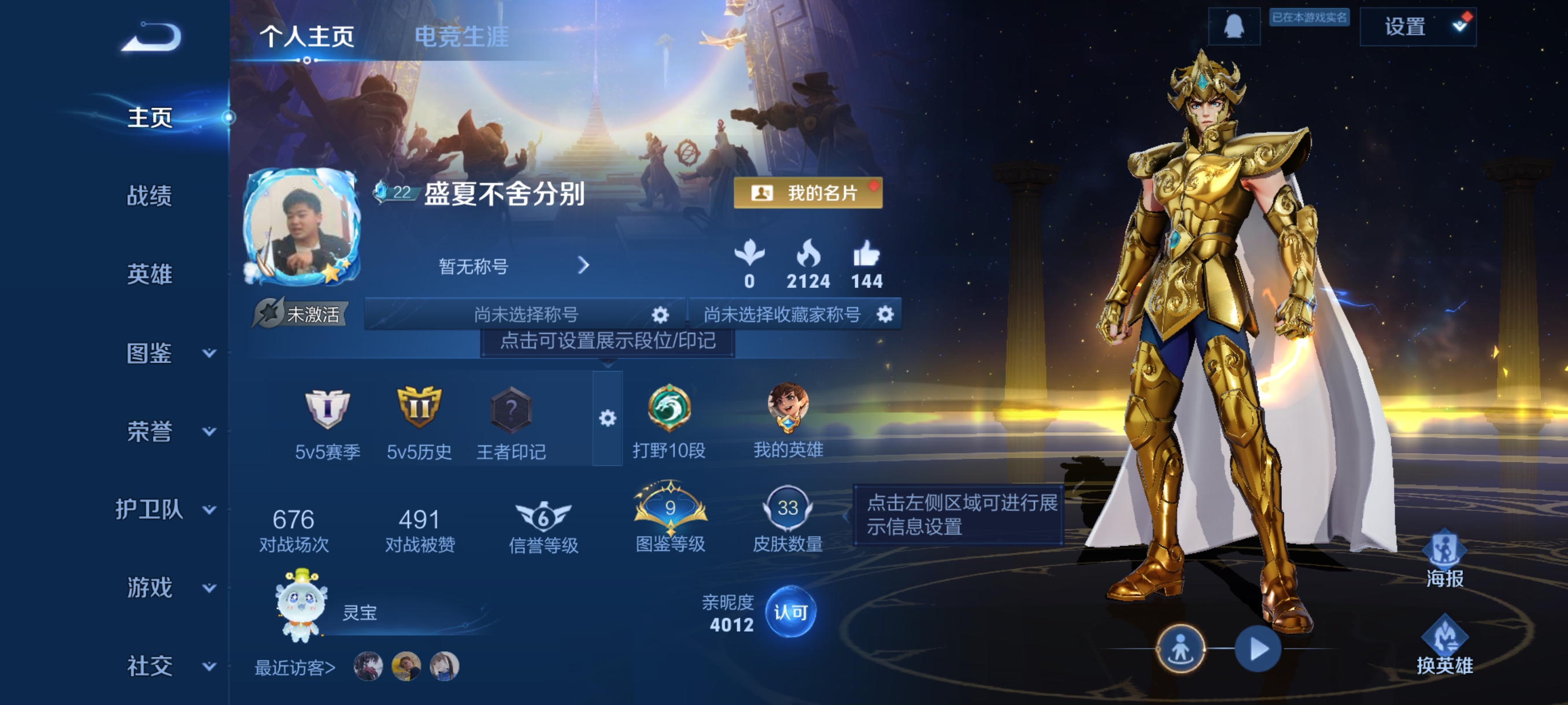
Task: Switch to the 电竞生涯 tab
Action: click(x=461, y=36)
